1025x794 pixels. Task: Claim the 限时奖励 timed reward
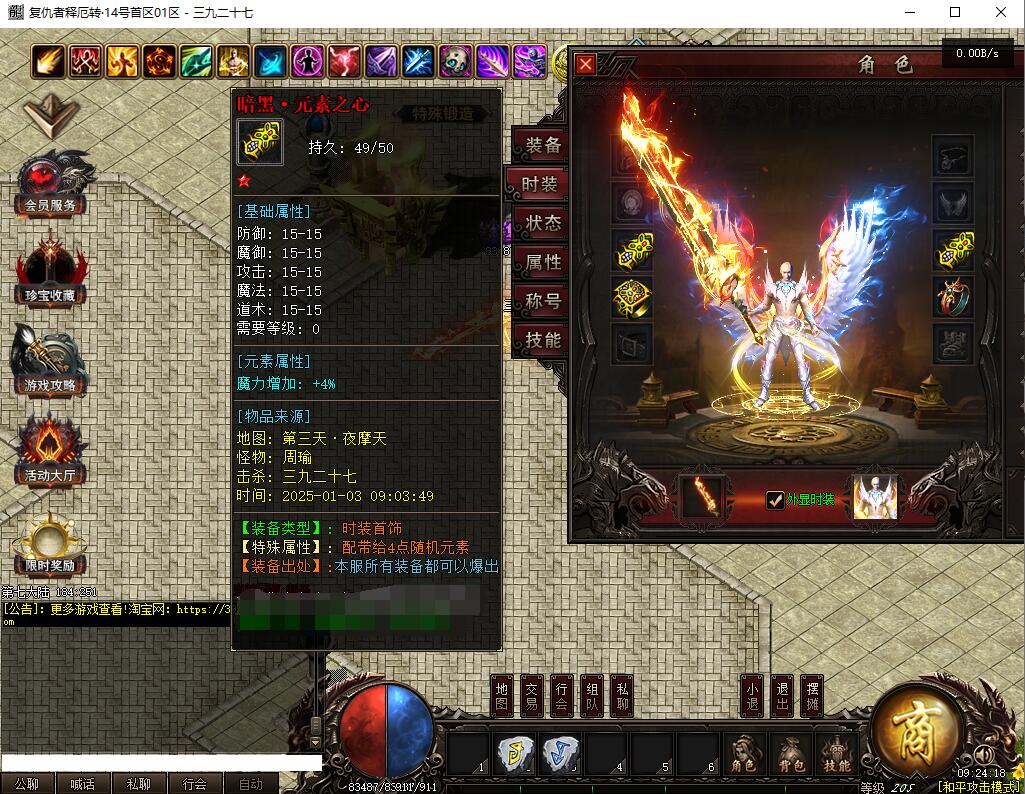click(x=50, y=546)
